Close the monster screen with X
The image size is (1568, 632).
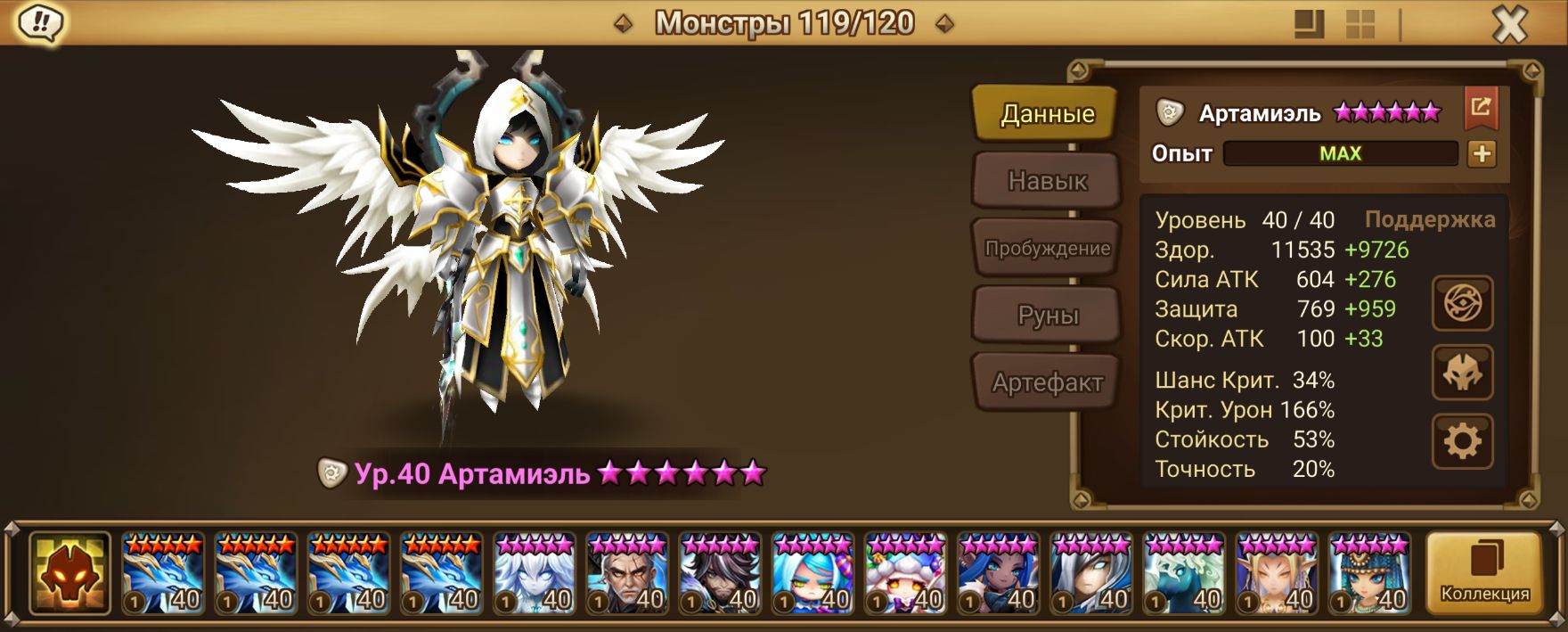pyautogui.click(x=1509, y=25)
